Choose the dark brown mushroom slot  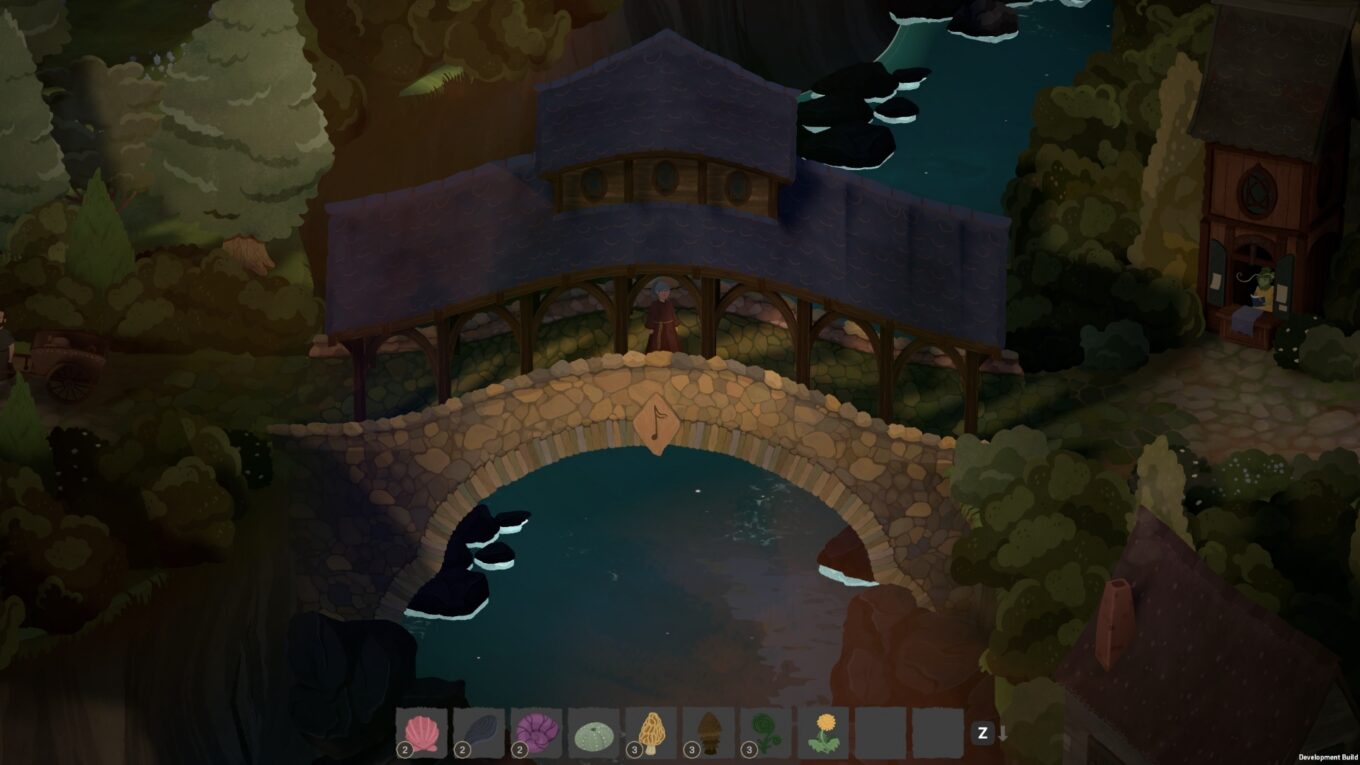pyautogui.click(x=709, y=733)
